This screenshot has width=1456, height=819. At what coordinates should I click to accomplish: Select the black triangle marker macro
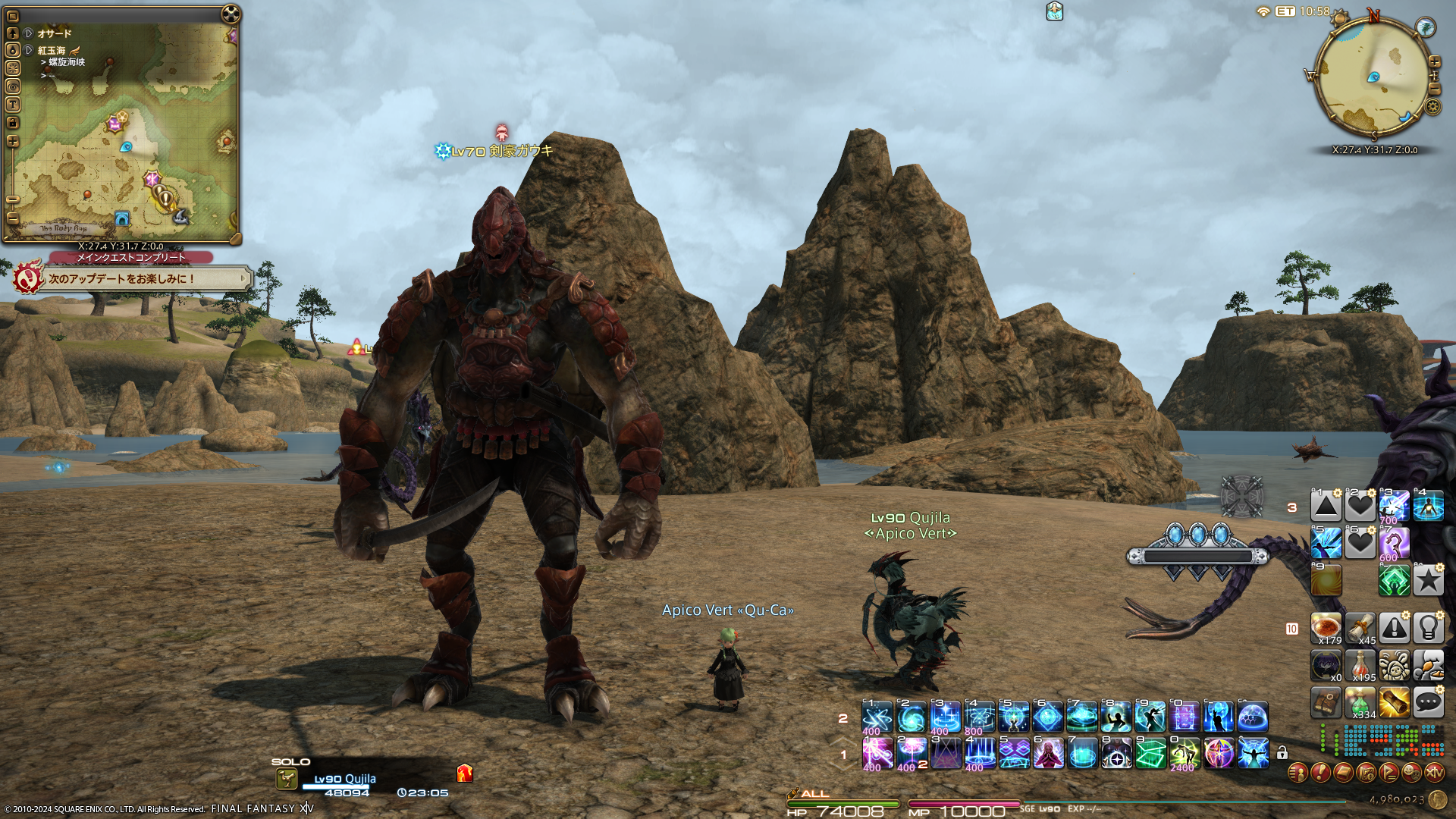click(1326, 507)
